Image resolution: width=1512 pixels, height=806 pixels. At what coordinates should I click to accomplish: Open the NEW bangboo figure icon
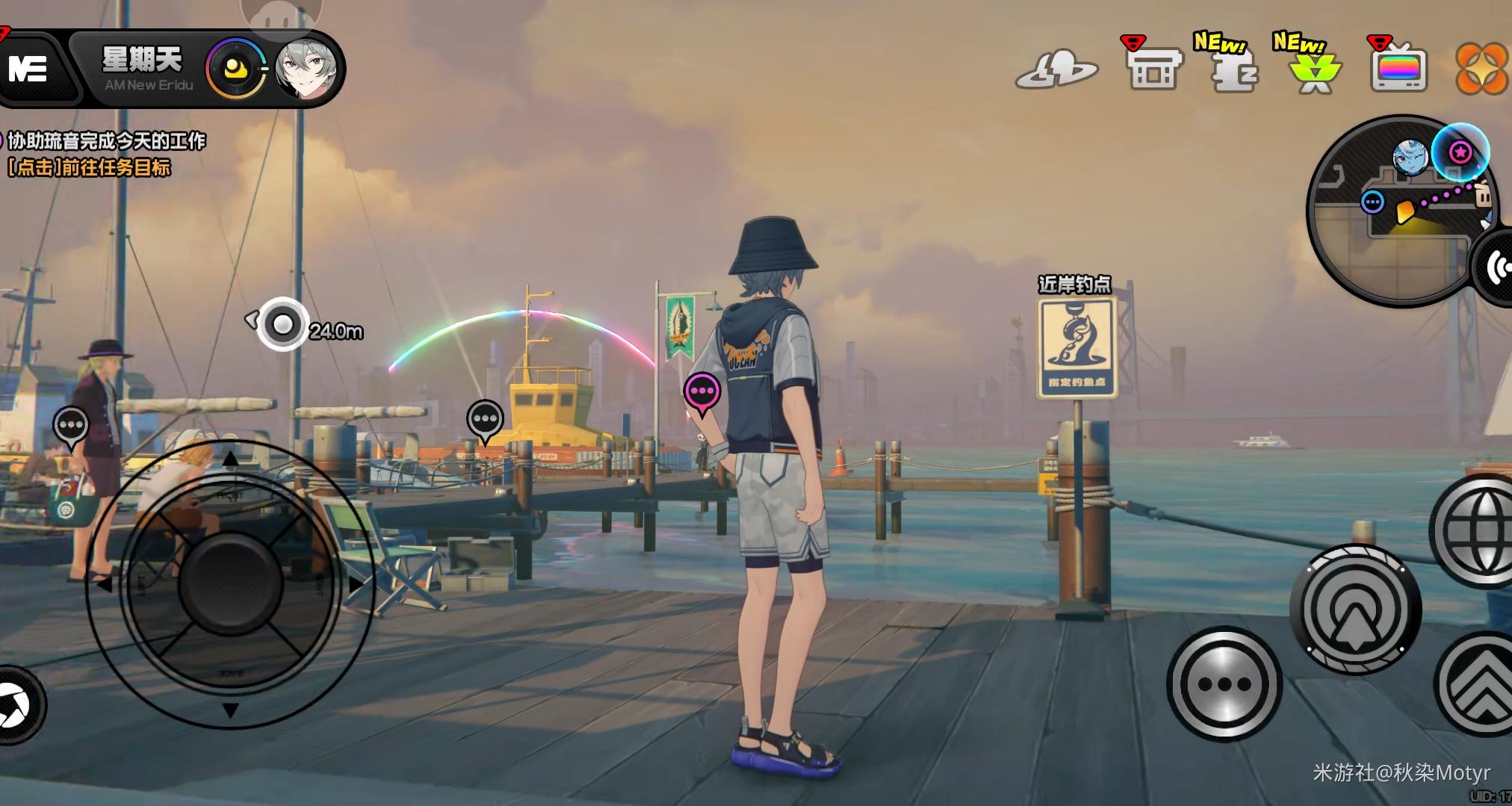coord(1233,69)
